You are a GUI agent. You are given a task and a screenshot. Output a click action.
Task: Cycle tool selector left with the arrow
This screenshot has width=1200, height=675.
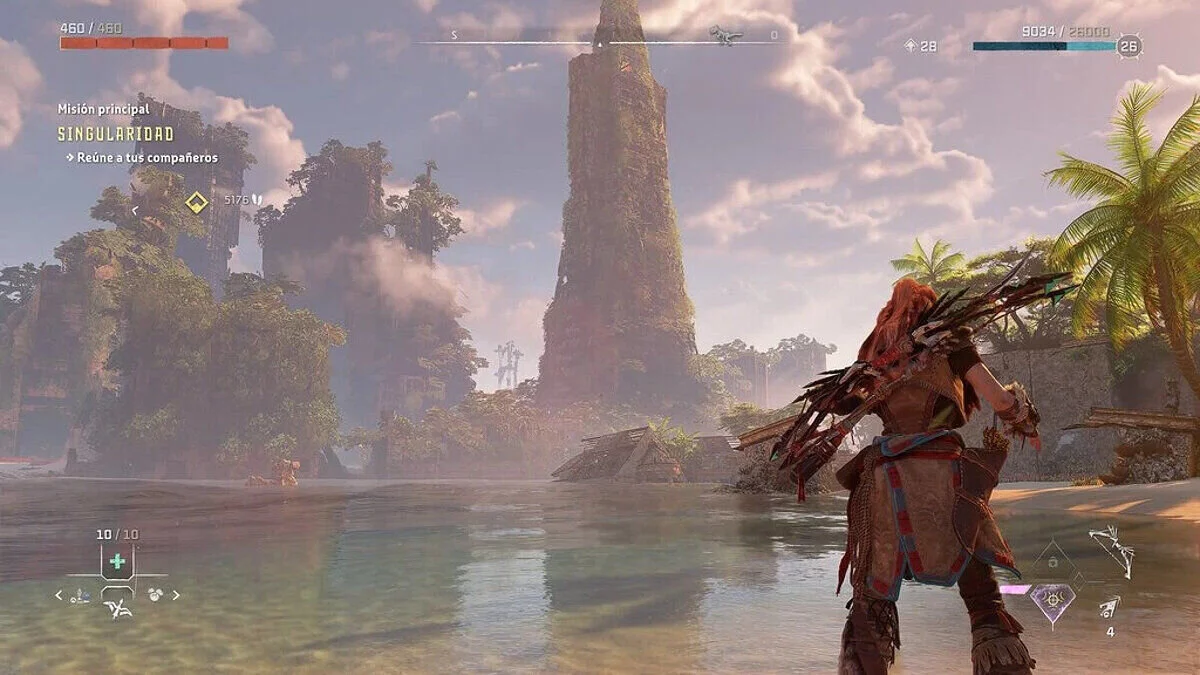(x=59, y=595)
